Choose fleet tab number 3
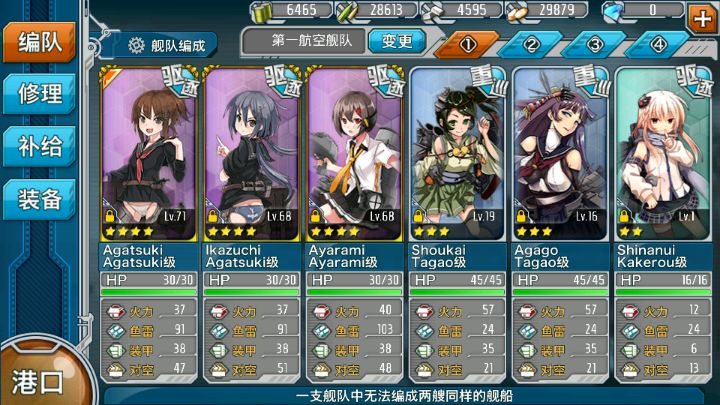This screenshot has width=720, height=405. pyautogui.click(x=594, y=45)
